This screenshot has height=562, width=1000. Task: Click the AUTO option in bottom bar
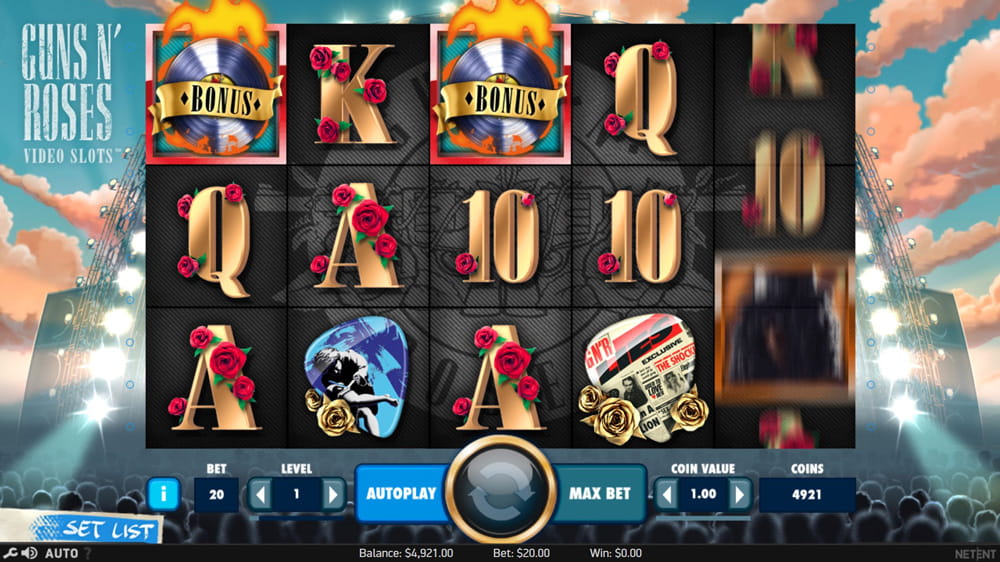coord(61,553)
